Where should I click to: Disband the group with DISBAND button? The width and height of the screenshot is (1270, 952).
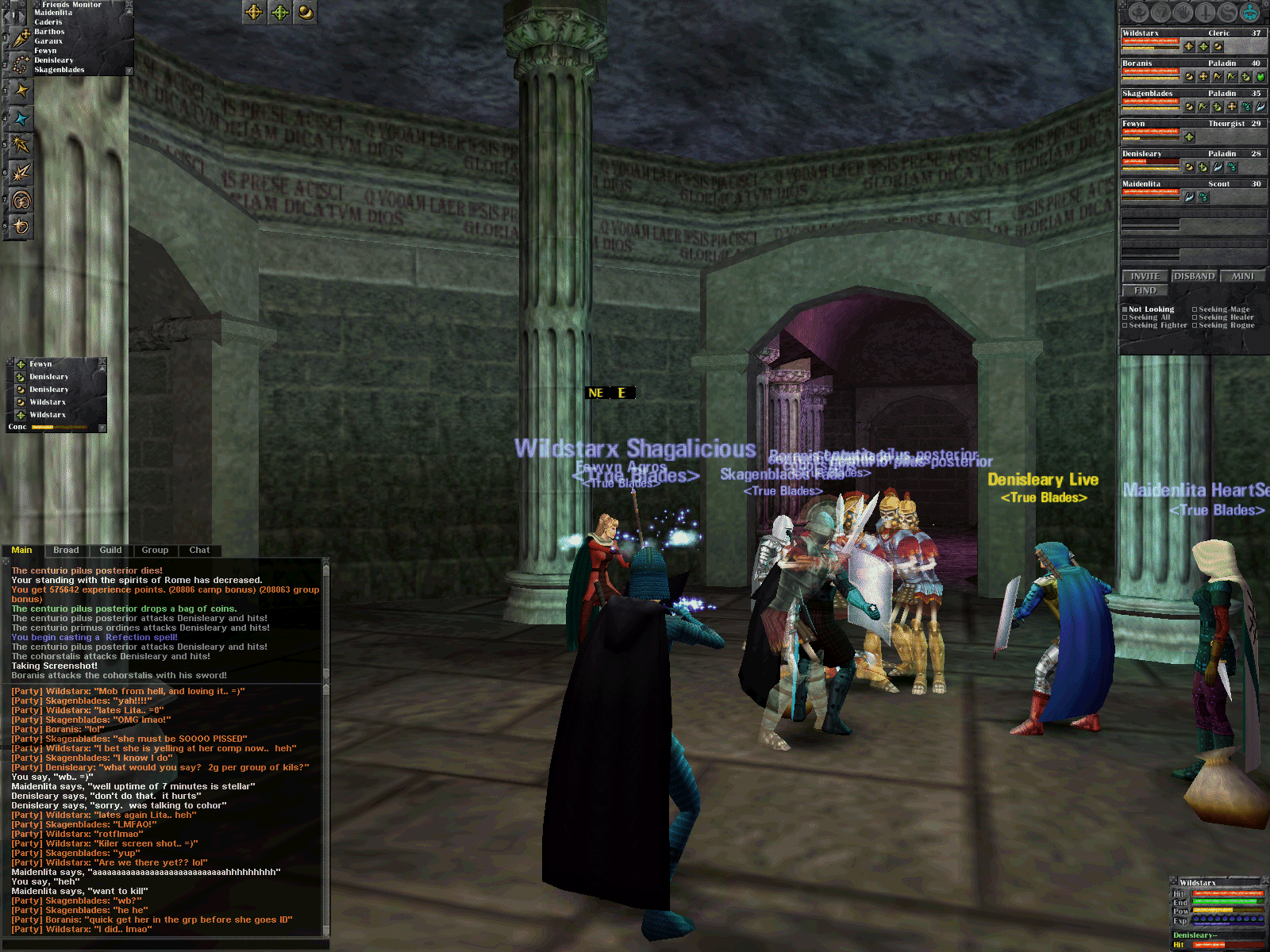pyautogui.click(x=1194, y=276)
